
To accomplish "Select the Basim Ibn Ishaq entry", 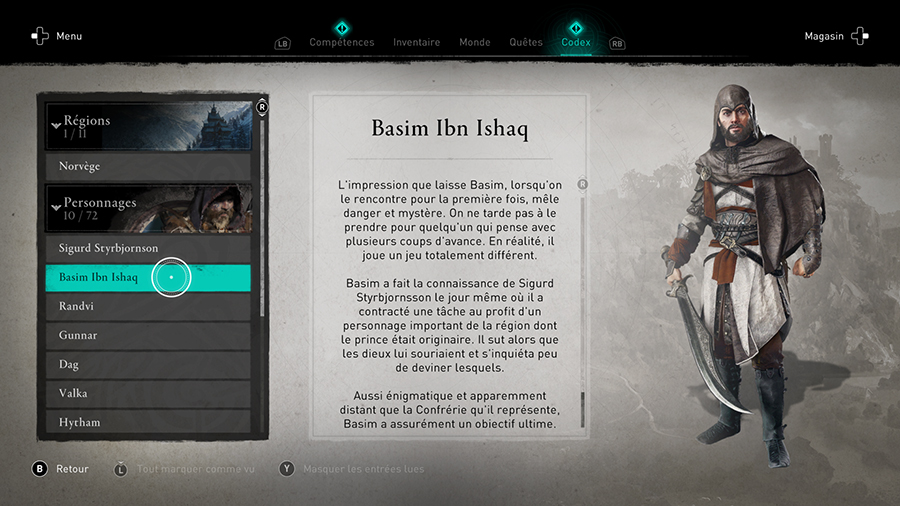I will coord(148,277).
